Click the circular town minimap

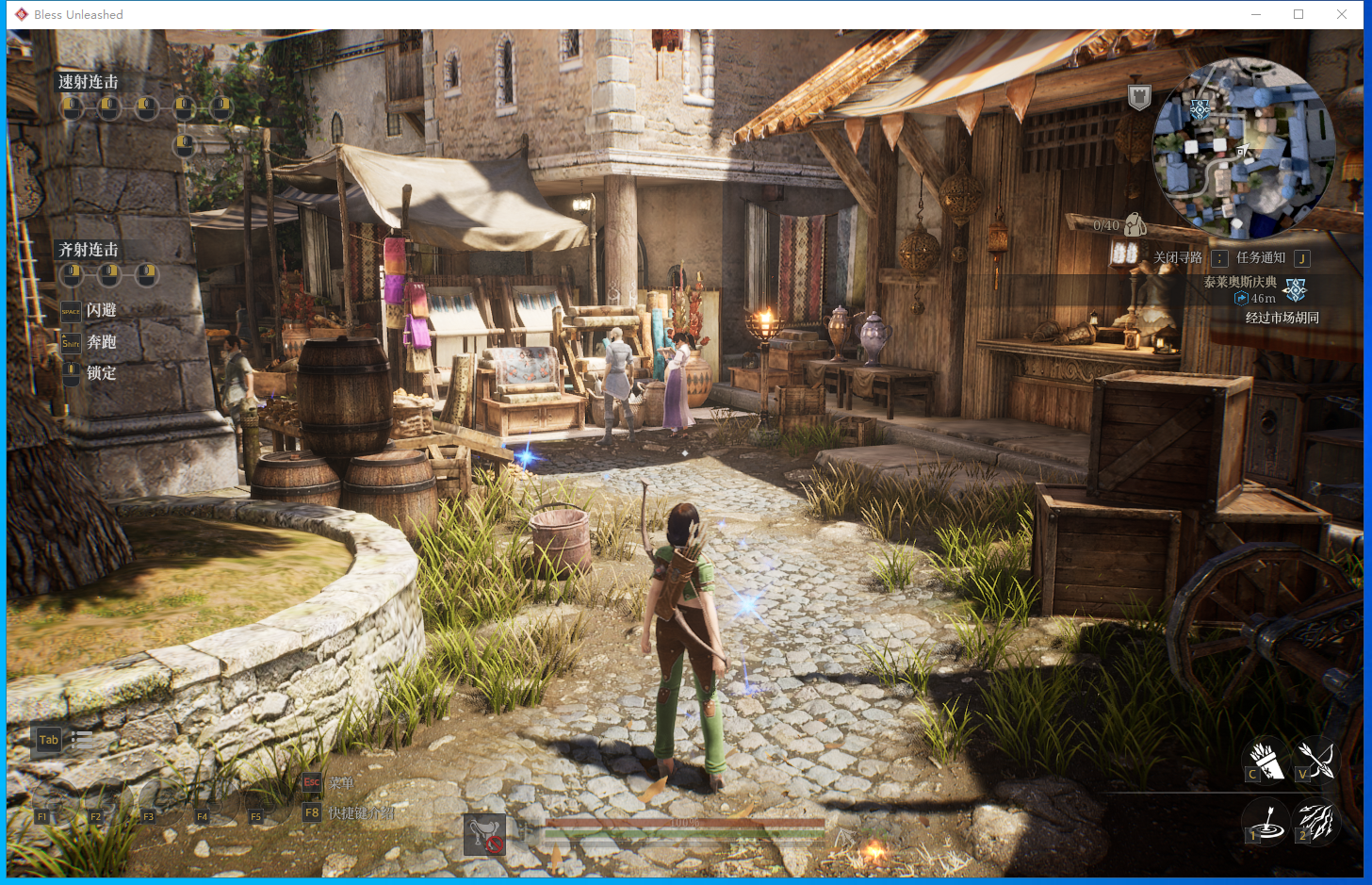tap(1244, 148)
